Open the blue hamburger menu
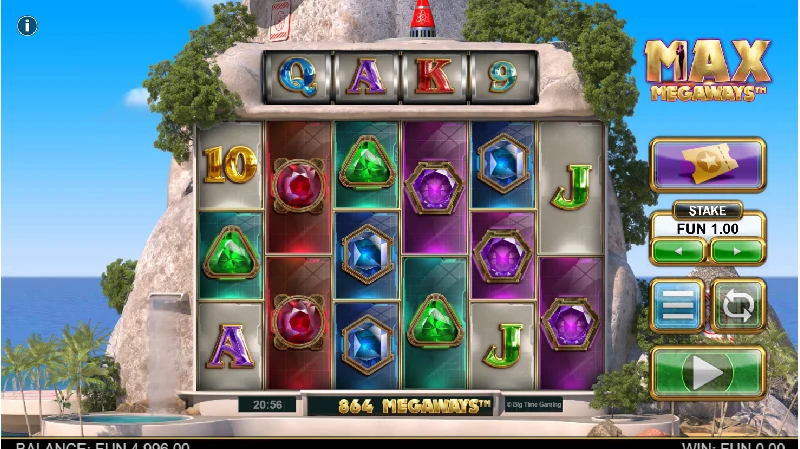Screen dimensions: 800x449 677,306
